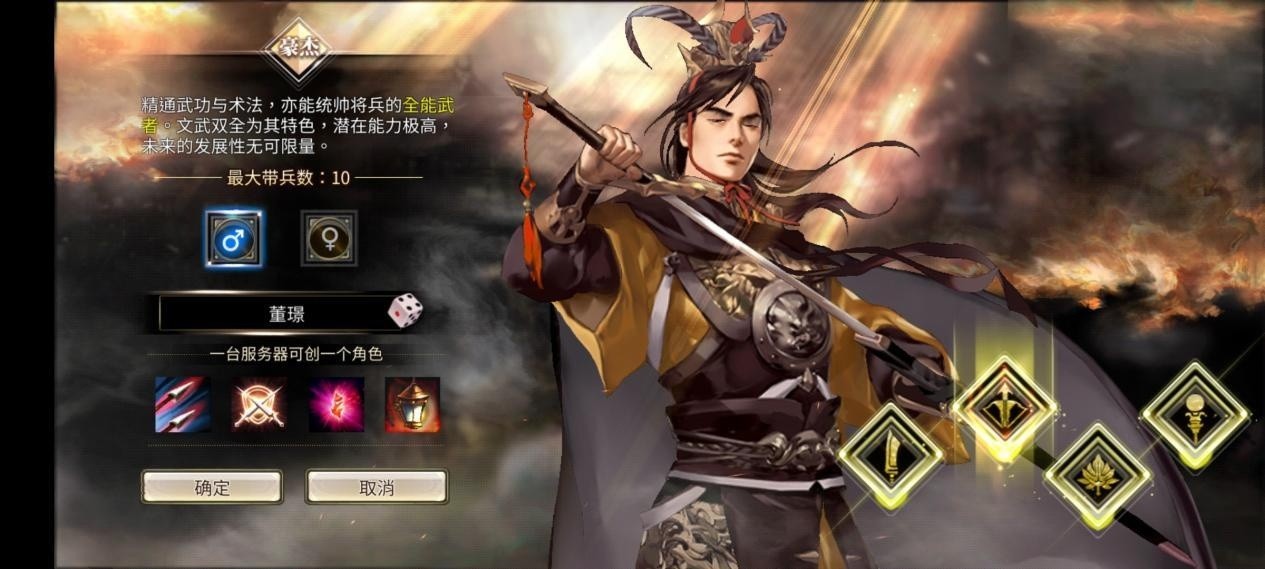Choose the female gender icon
The width and height of the screenshot is (1265, 569).
point(329,239)
